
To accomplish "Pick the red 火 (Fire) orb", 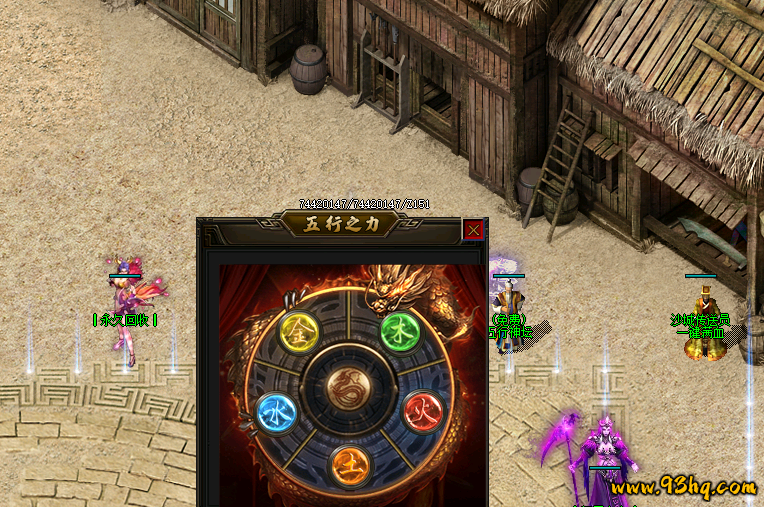I will point(420,409).
